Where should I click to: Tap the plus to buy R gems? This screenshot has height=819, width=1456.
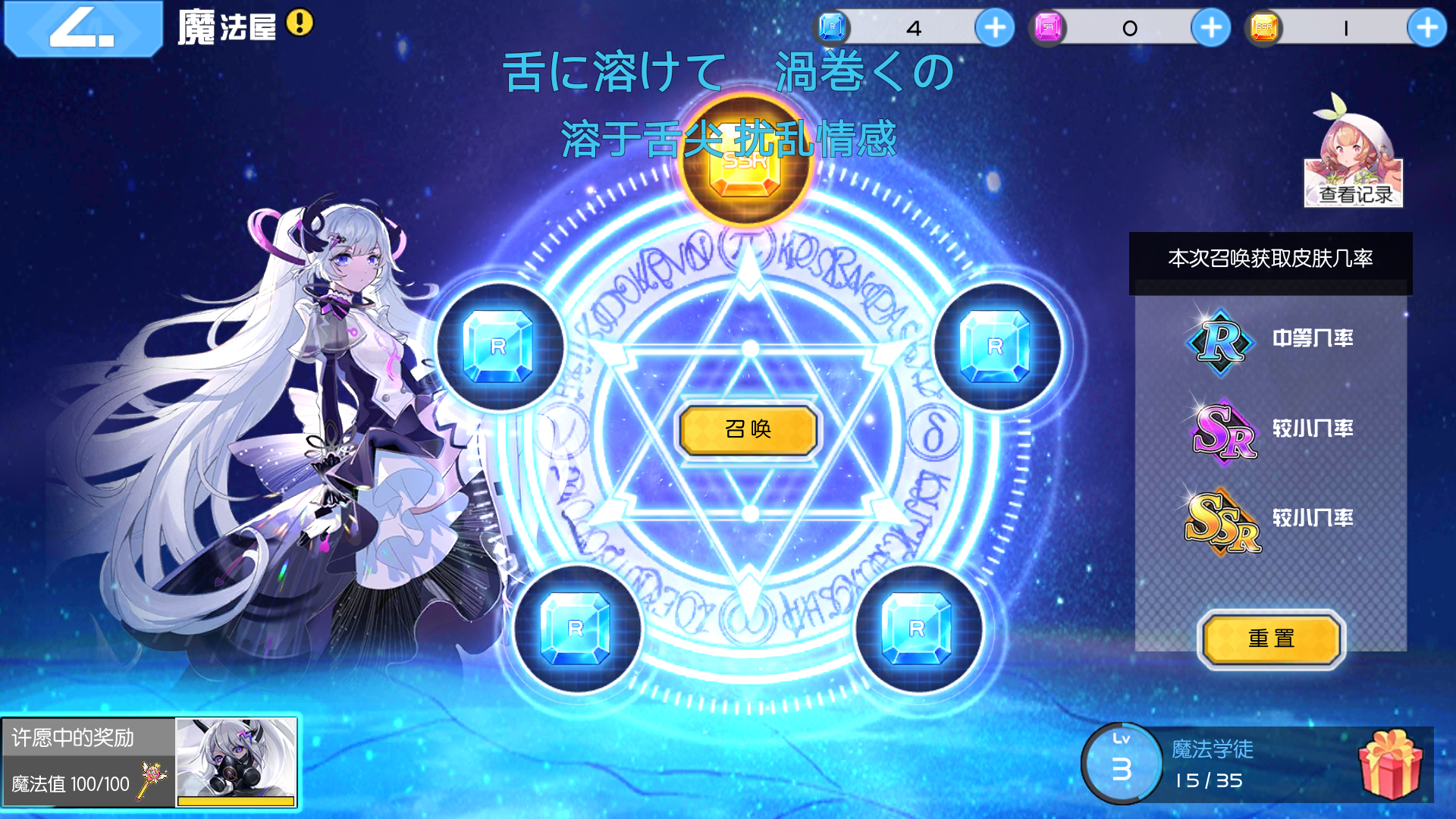994,27
